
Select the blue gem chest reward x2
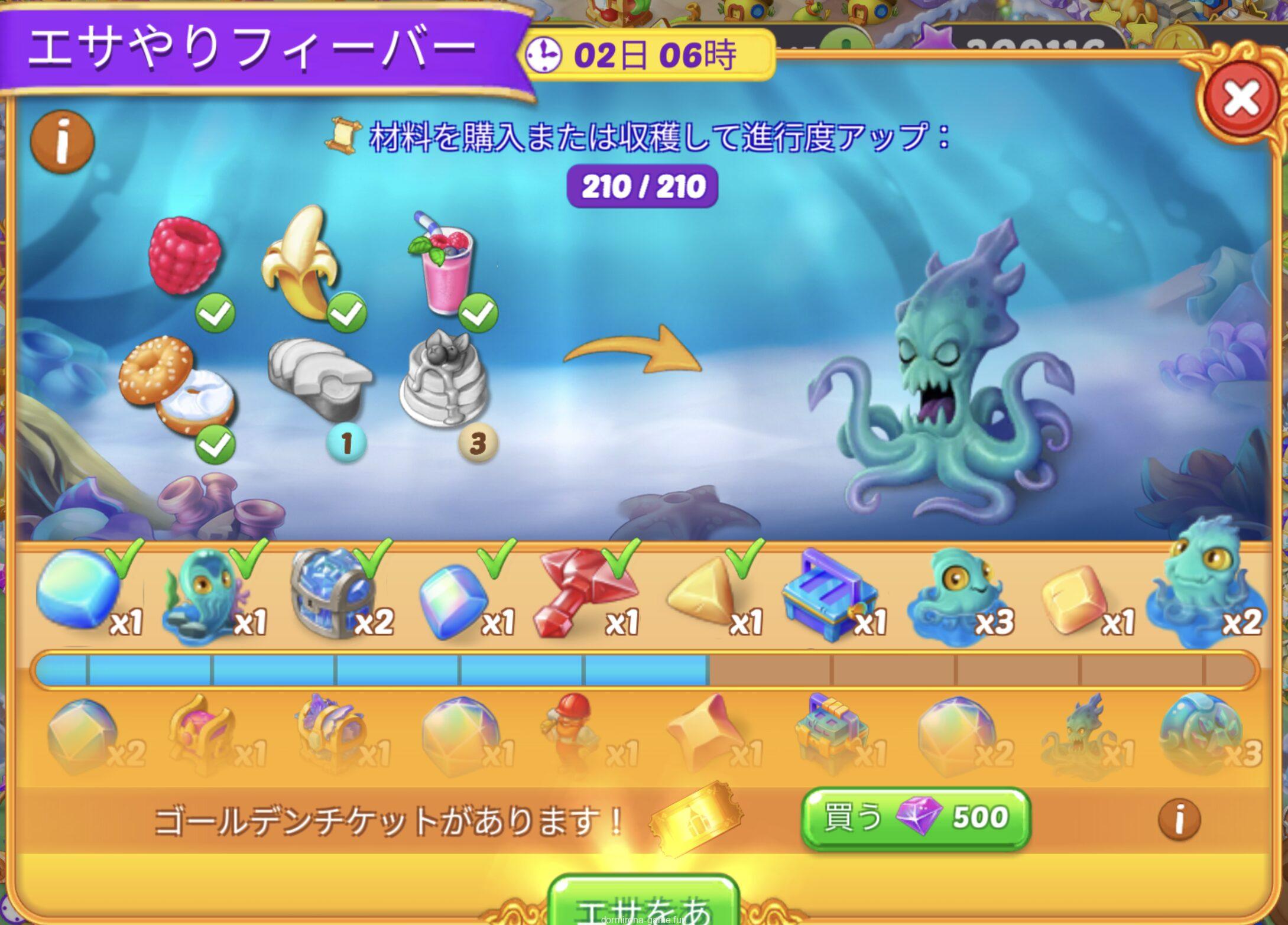(334, 593)
